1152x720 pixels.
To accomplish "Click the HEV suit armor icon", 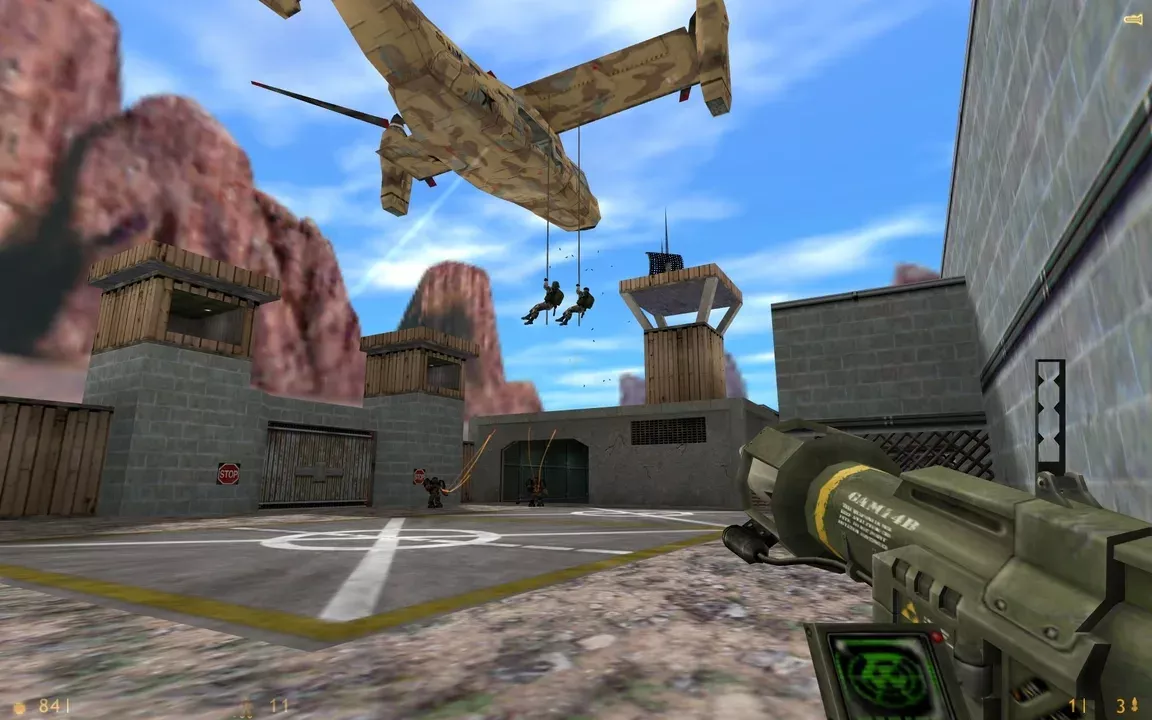I will click(245, 707).
